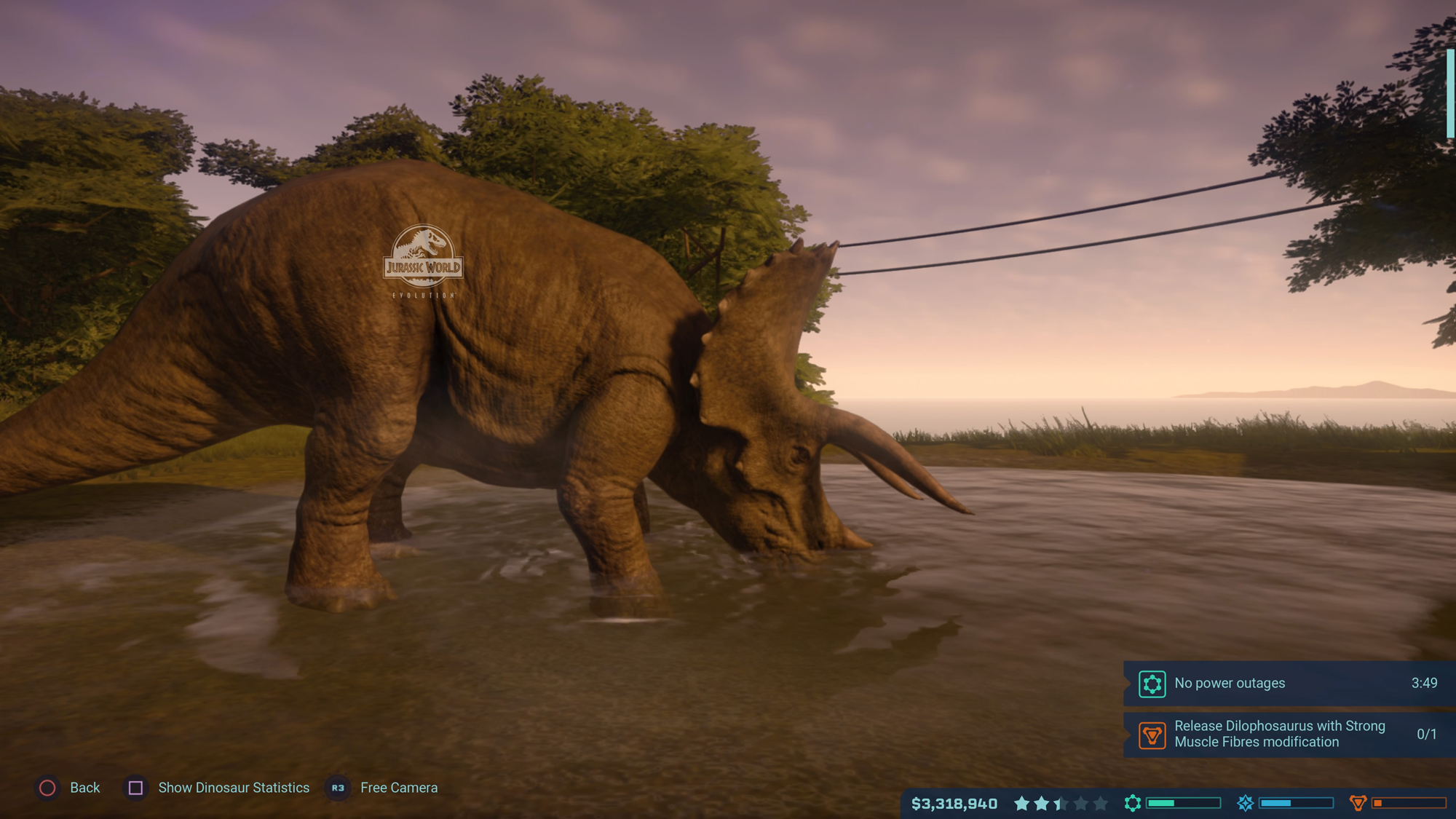Click the Entertainment division star icon

[1246, 802]
